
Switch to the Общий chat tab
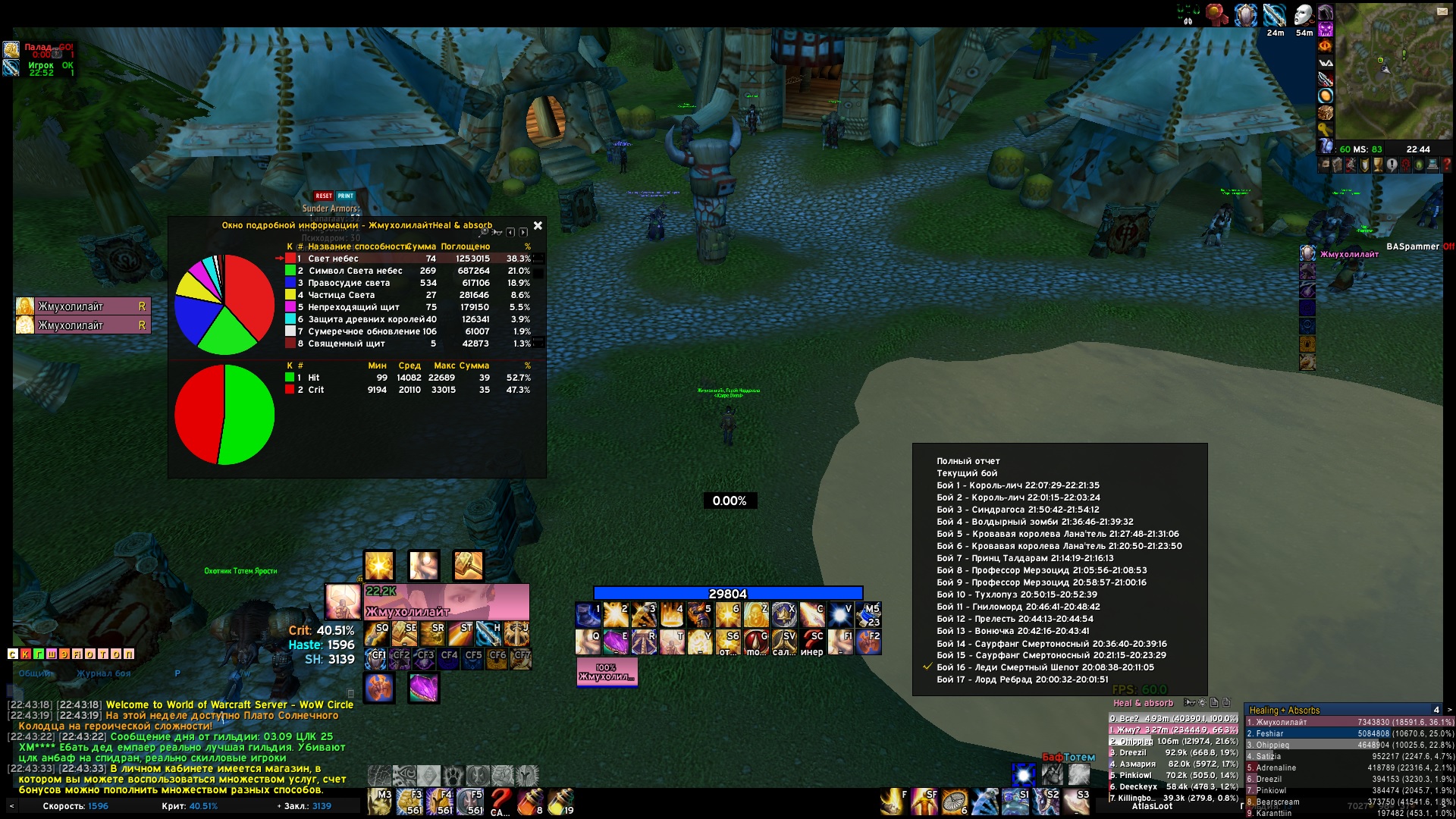click(35, 673)
